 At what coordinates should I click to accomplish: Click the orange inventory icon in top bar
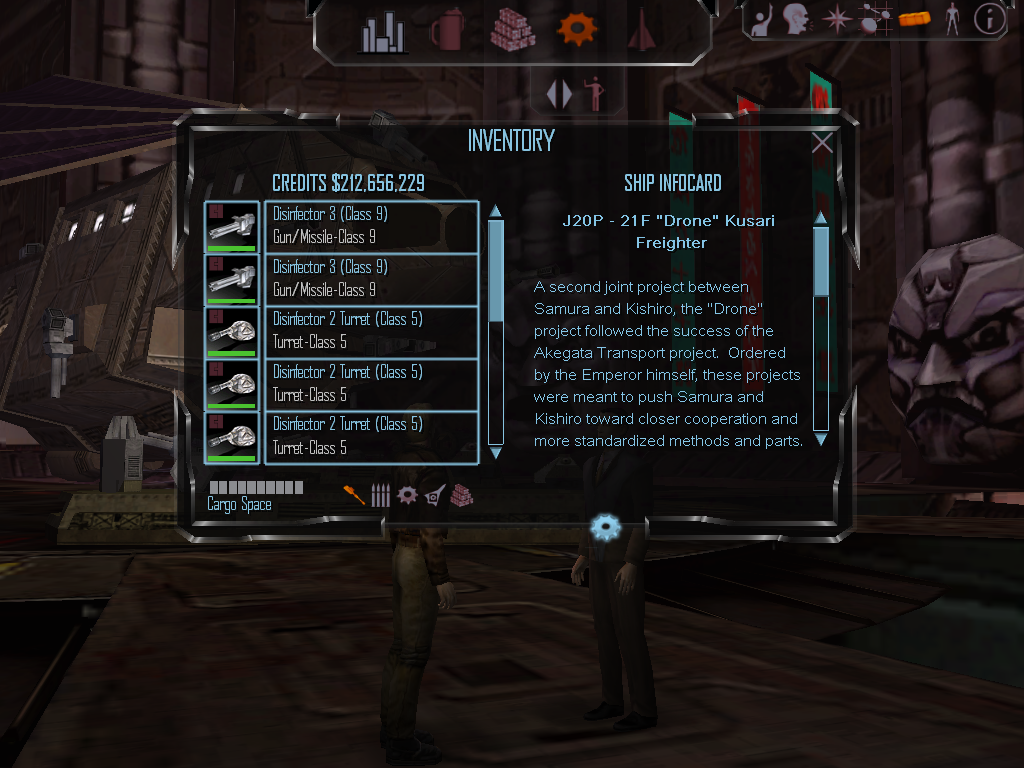click(x=915, y=18)
